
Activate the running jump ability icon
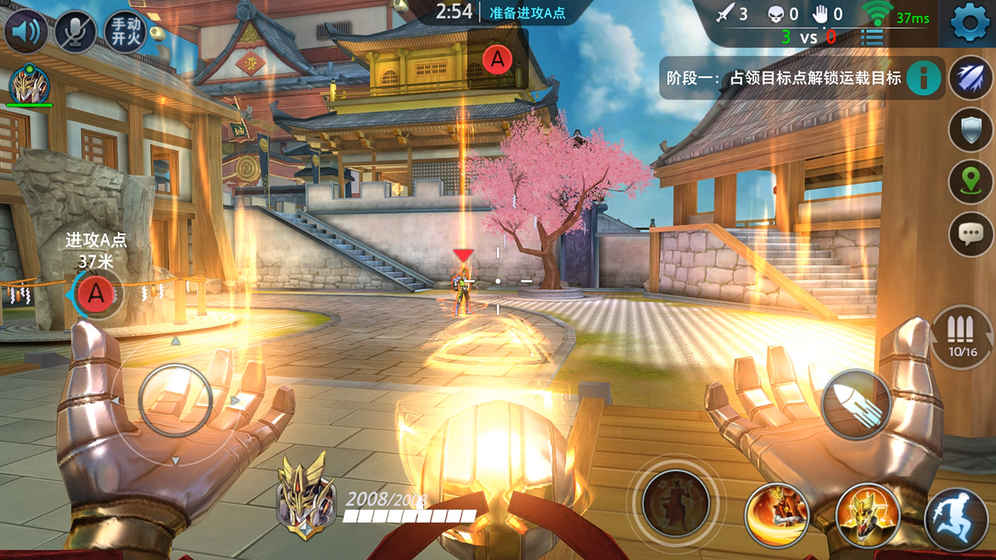coord(957,519)
